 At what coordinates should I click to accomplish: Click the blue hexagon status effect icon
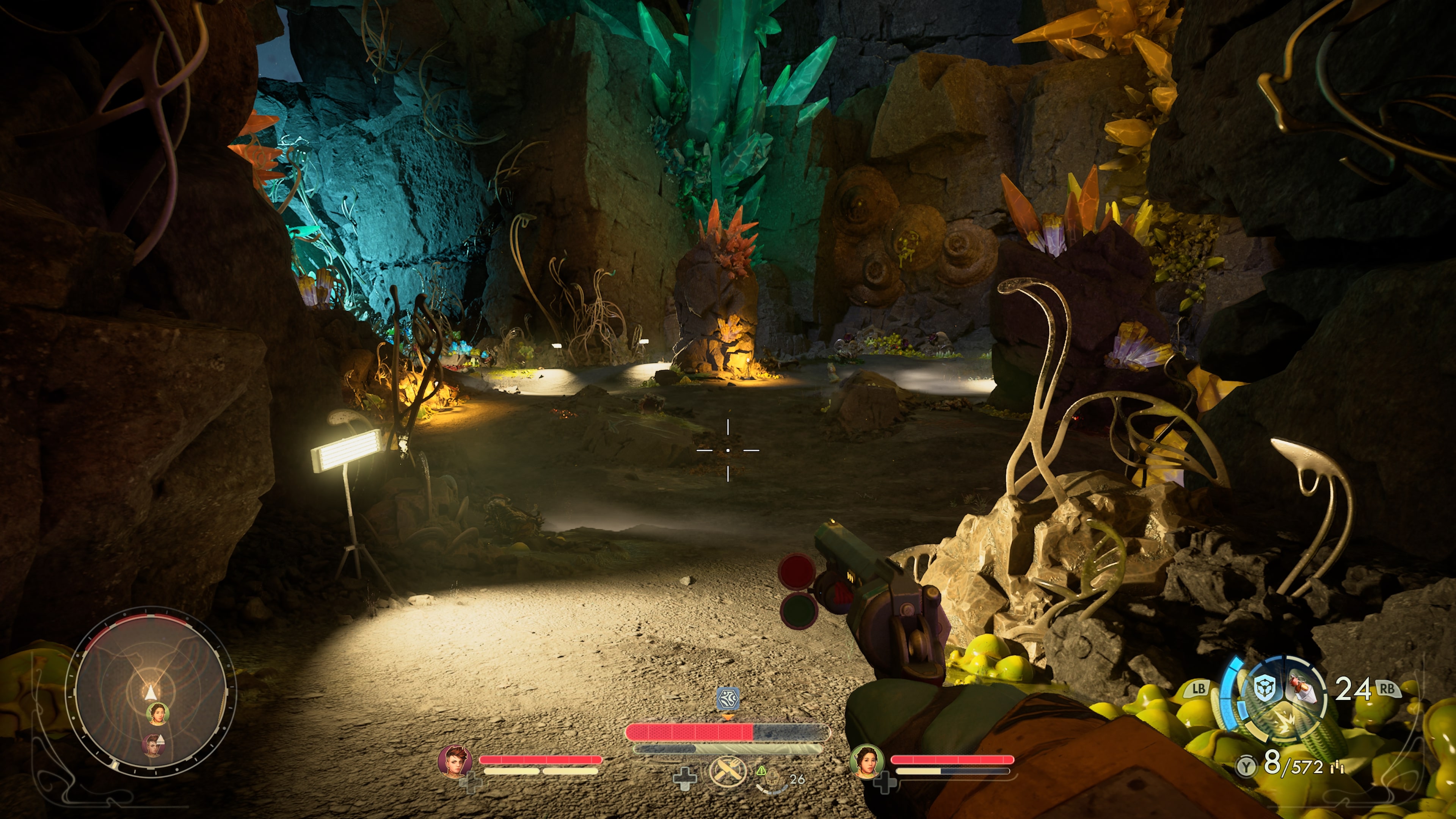click(x=728, y=699)
